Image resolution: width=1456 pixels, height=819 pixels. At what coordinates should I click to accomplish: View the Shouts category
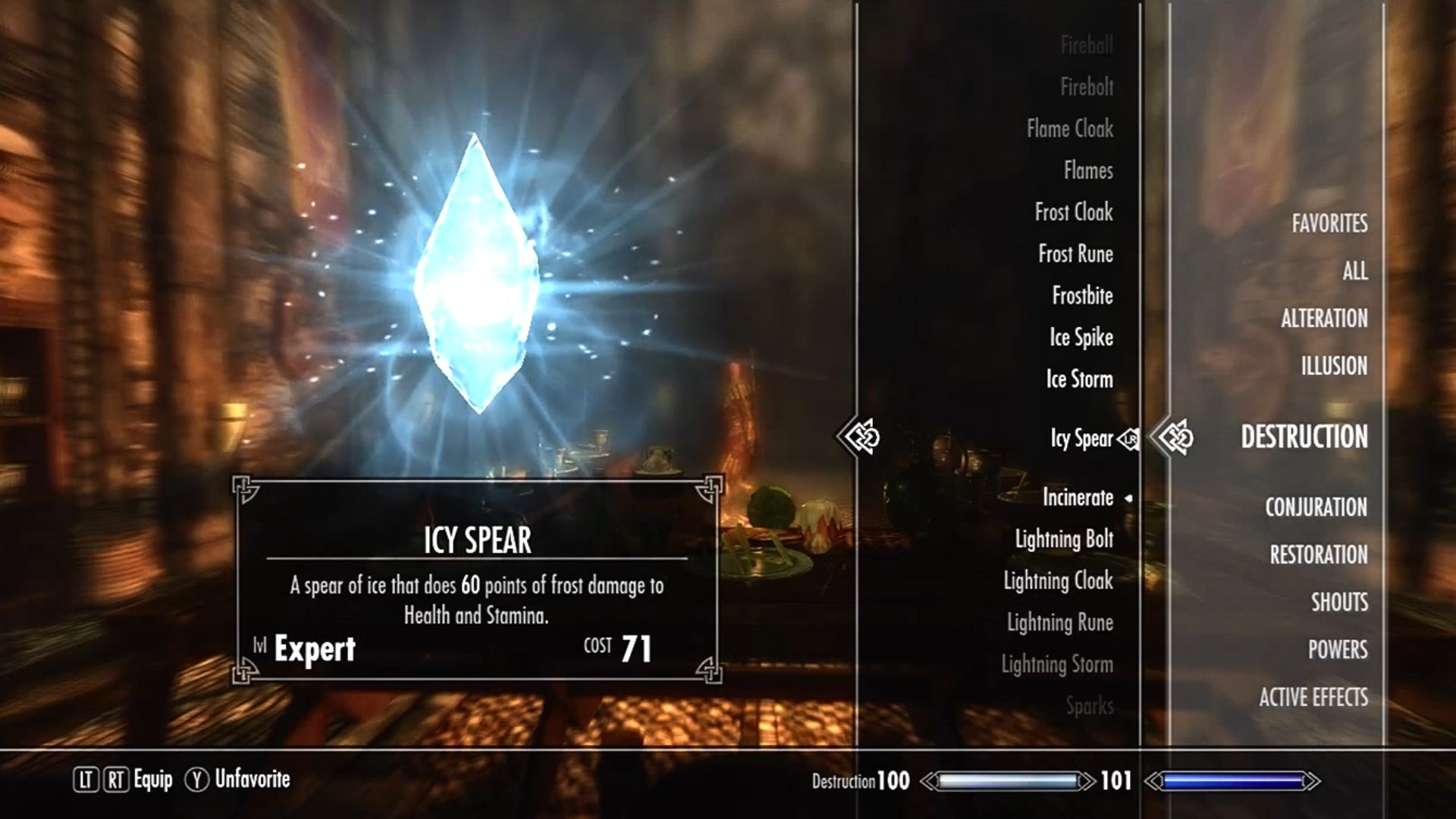(x=1339, y=602)
